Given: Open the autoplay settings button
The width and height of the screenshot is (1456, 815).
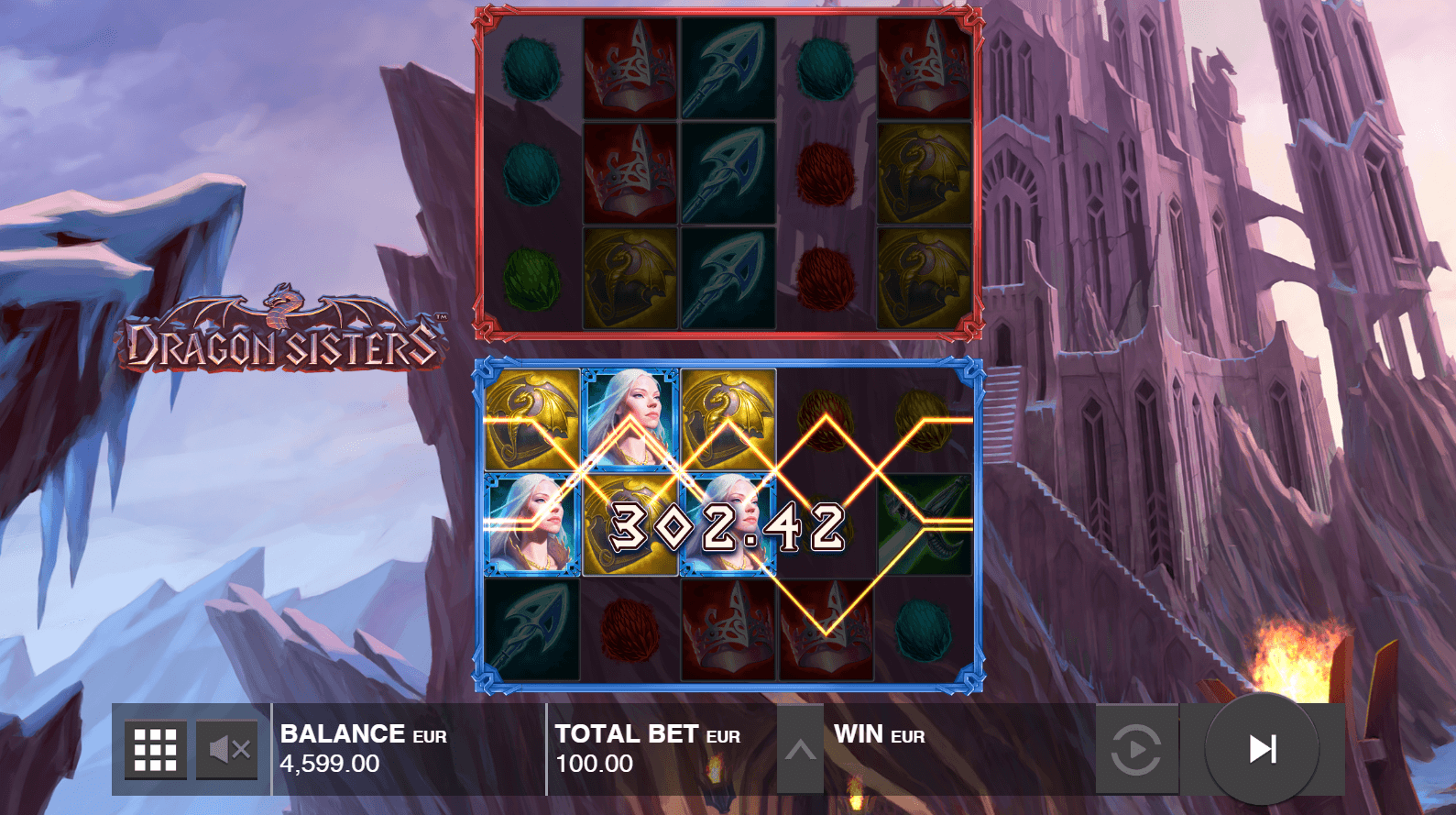Looking at the screenshot, I should (x=1136, y=749).
